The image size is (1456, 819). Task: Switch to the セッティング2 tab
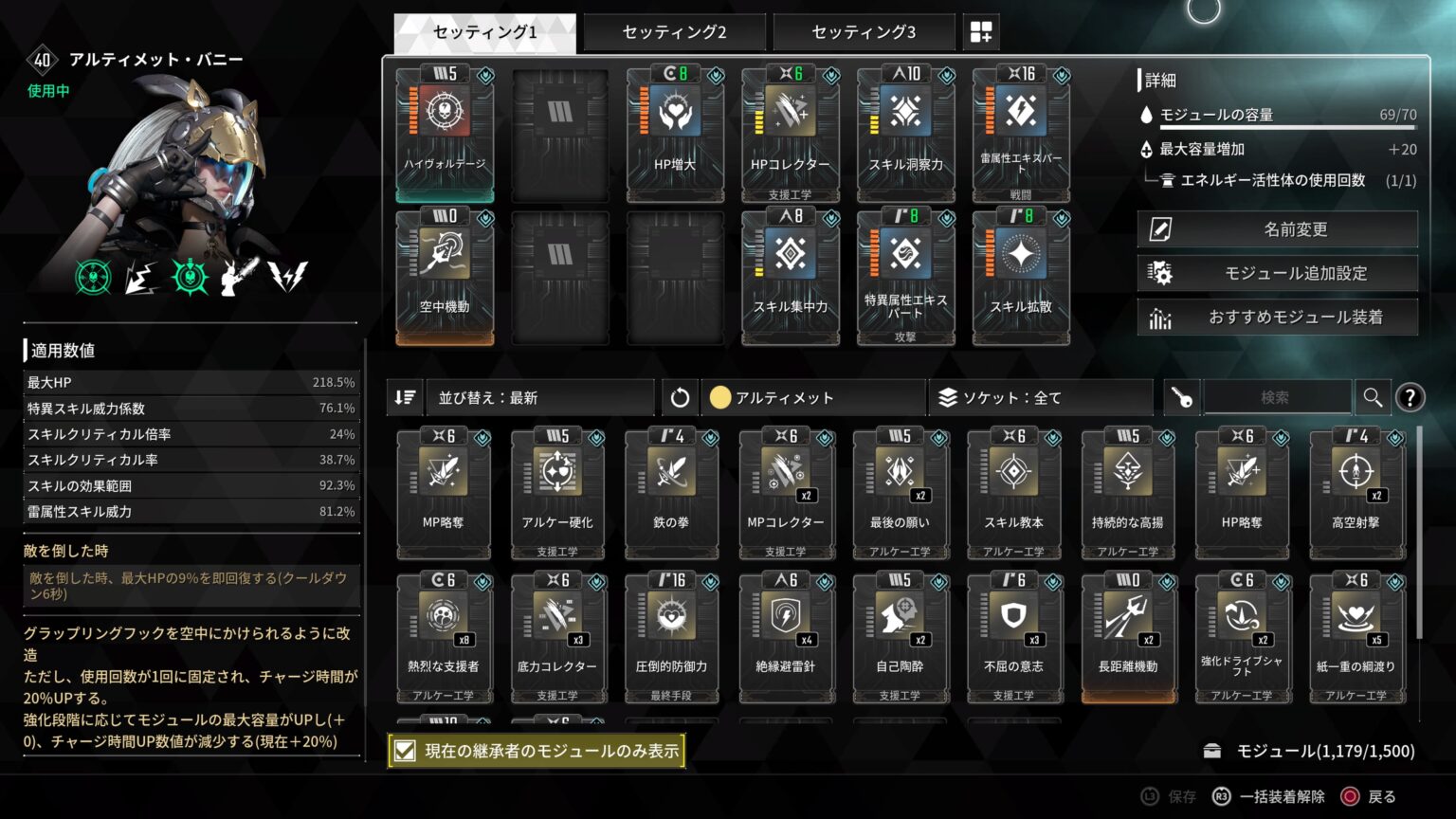pos(672,31)
